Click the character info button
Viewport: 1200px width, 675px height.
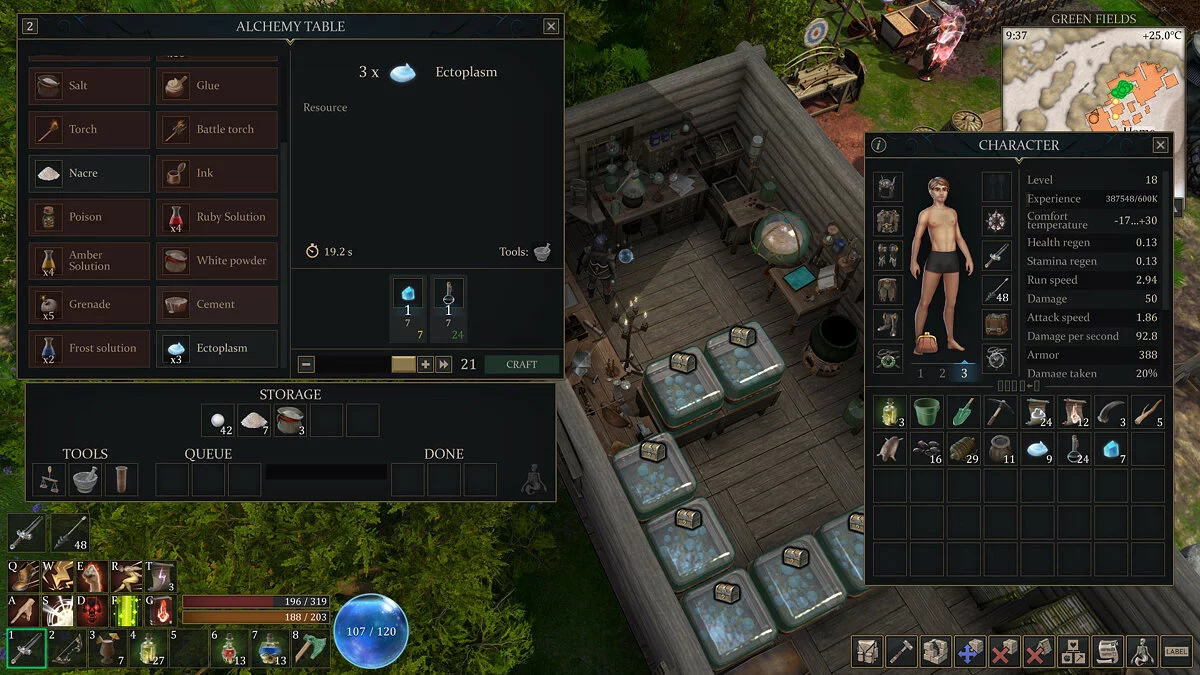click(878, 145)
